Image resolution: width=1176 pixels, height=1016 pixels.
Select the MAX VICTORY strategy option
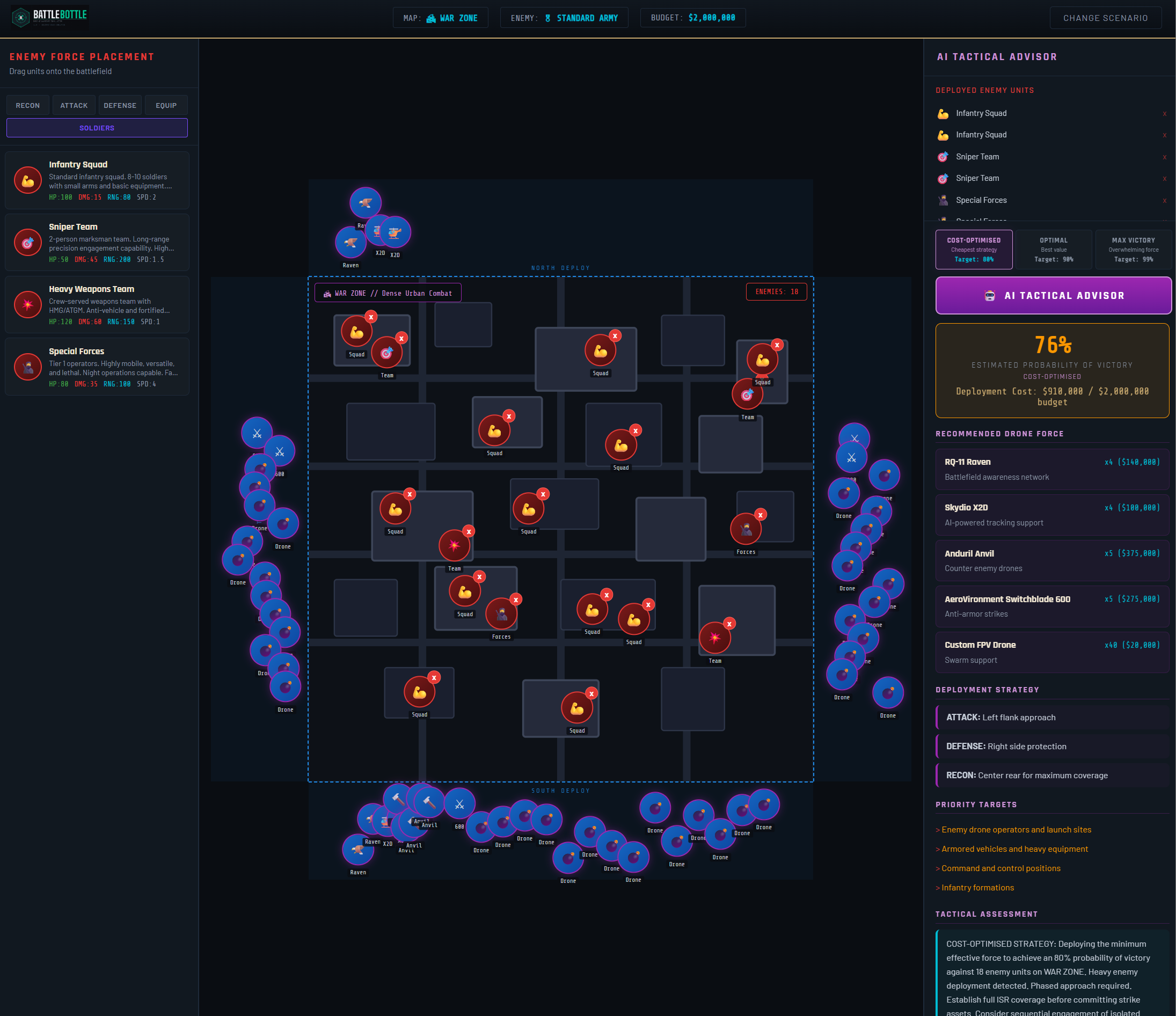click(1133, 249)
